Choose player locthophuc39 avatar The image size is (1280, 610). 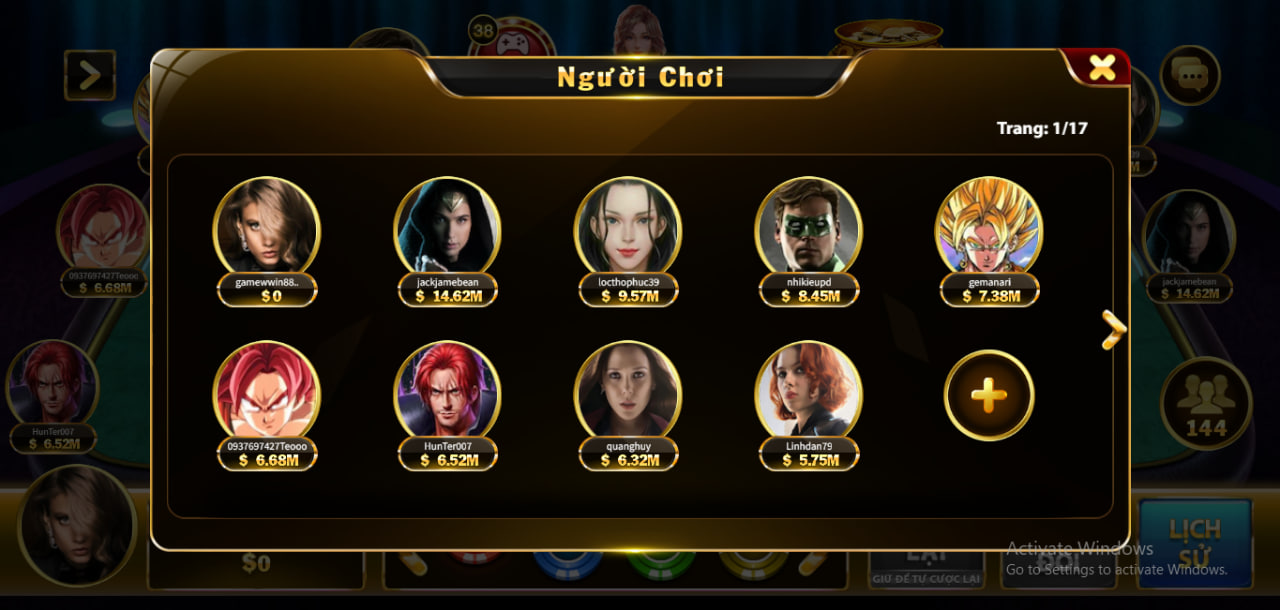[x=627, y=227]
